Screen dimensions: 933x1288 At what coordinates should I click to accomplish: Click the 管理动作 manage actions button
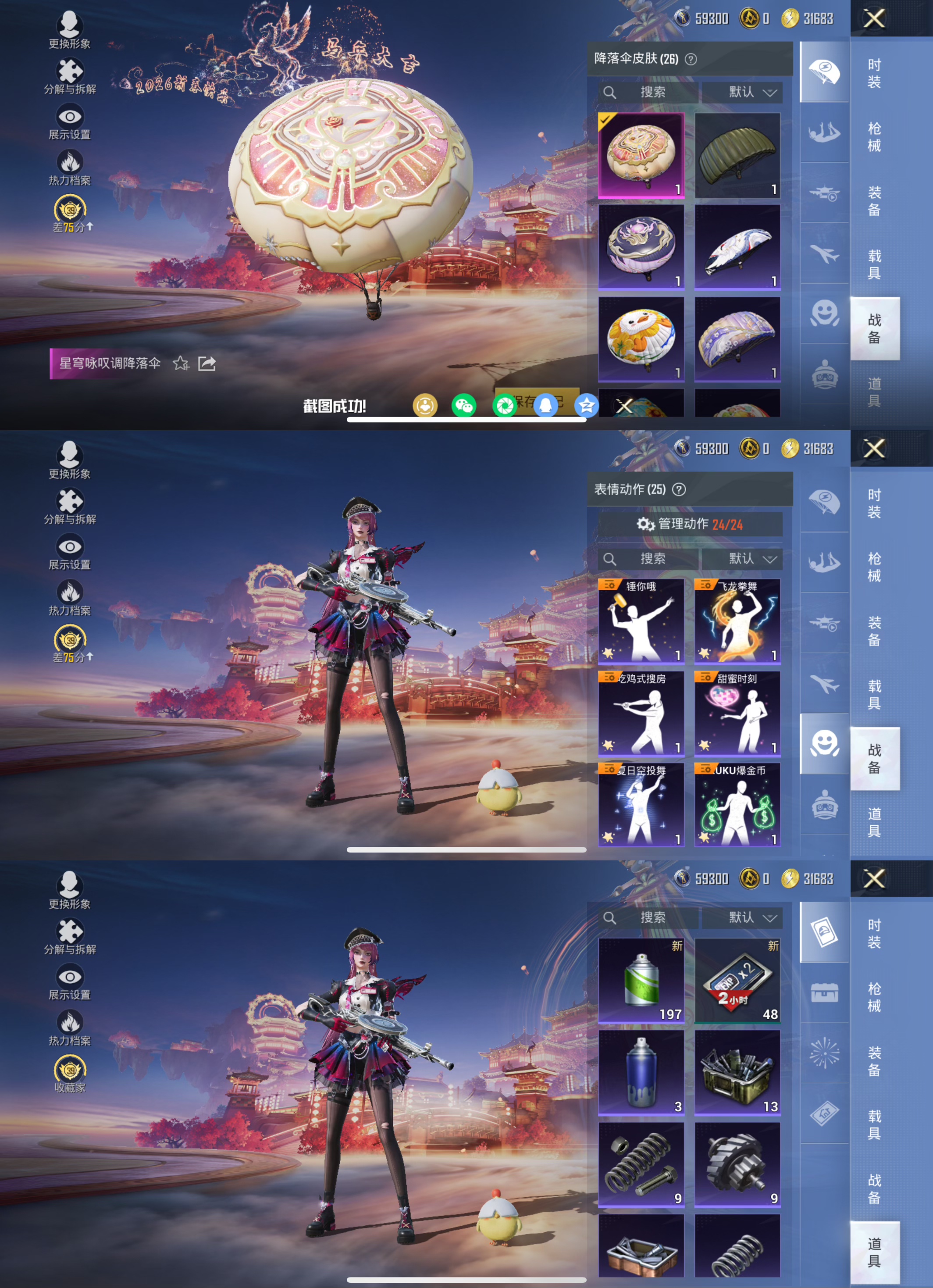(x=689, y=525)
